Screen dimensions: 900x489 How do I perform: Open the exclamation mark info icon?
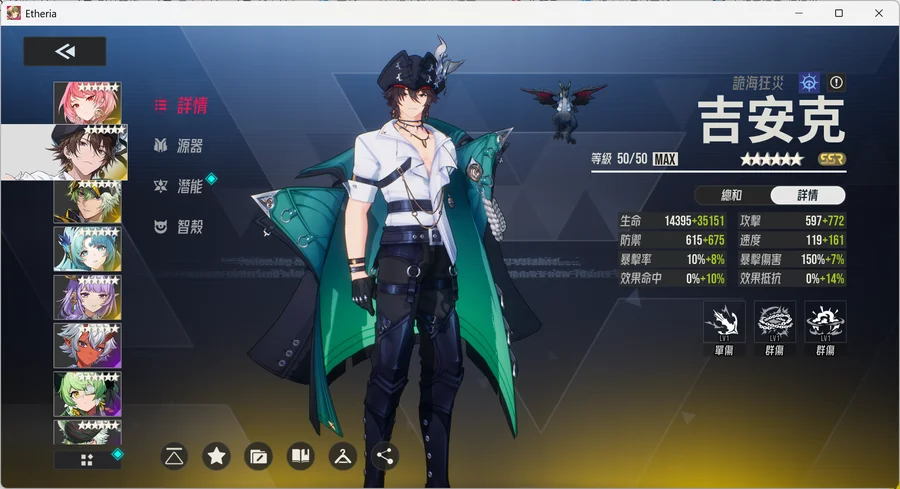[x=837, y=83]
